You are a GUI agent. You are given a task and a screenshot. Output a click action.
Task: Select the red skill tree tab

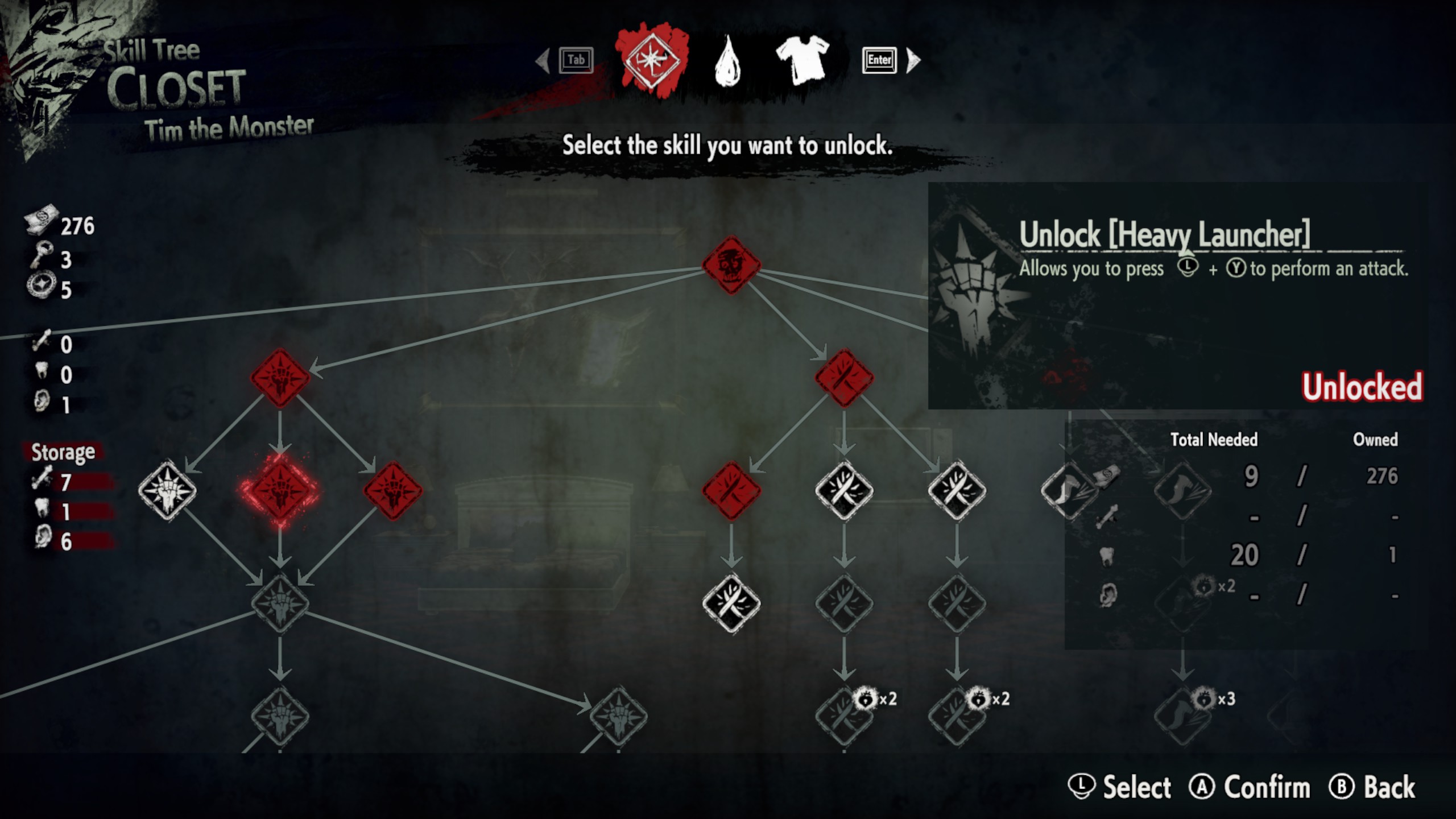652,59
